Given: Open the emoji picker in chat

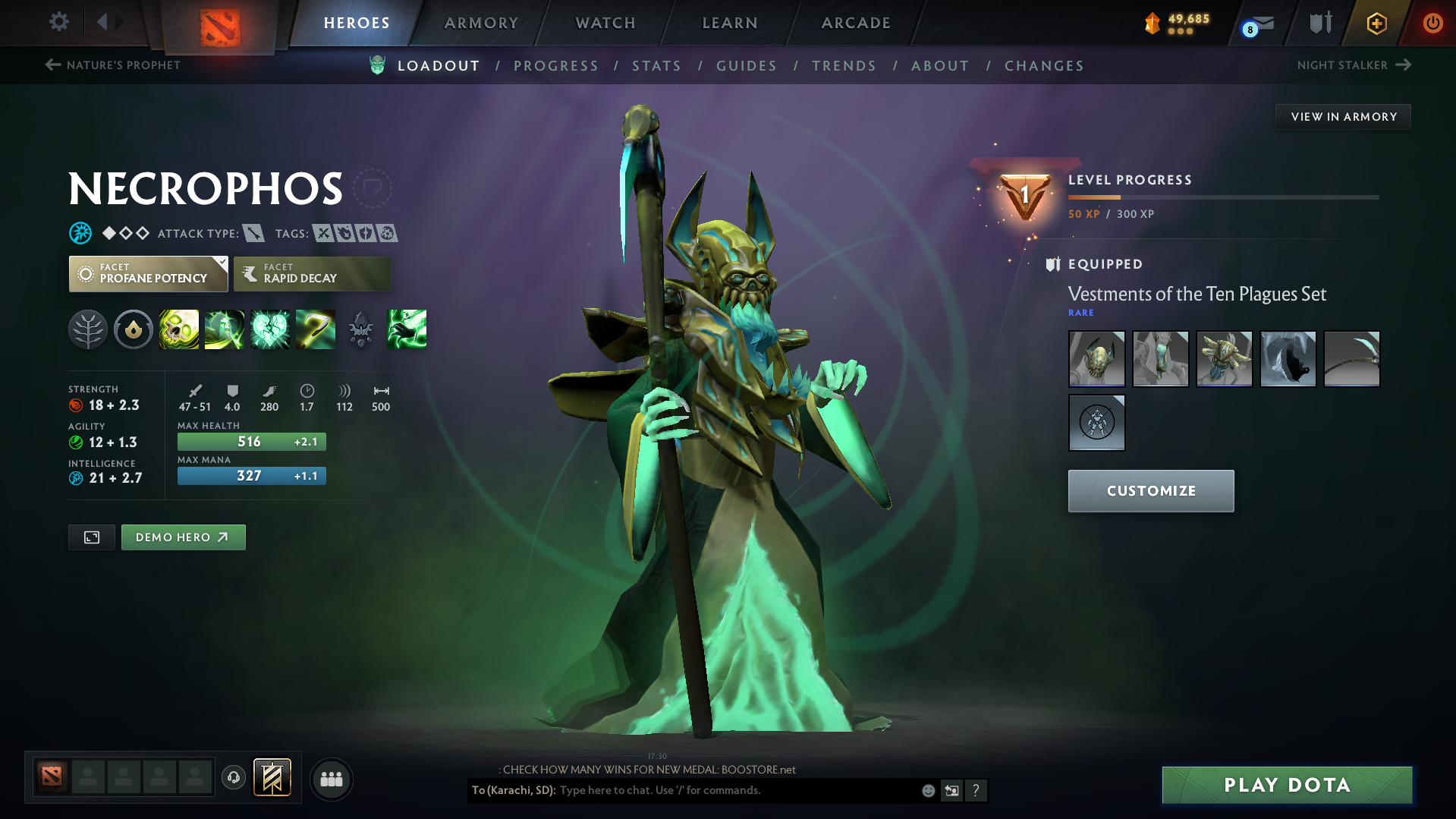Looking at the screenshot, I should [x=928, y=790].
